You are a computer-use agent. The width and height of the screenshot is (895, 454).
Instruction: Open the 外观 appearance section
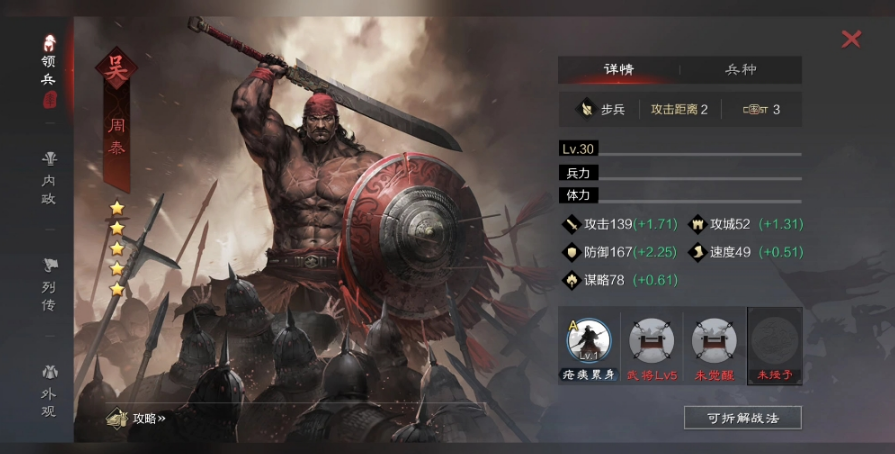point(49,391)
